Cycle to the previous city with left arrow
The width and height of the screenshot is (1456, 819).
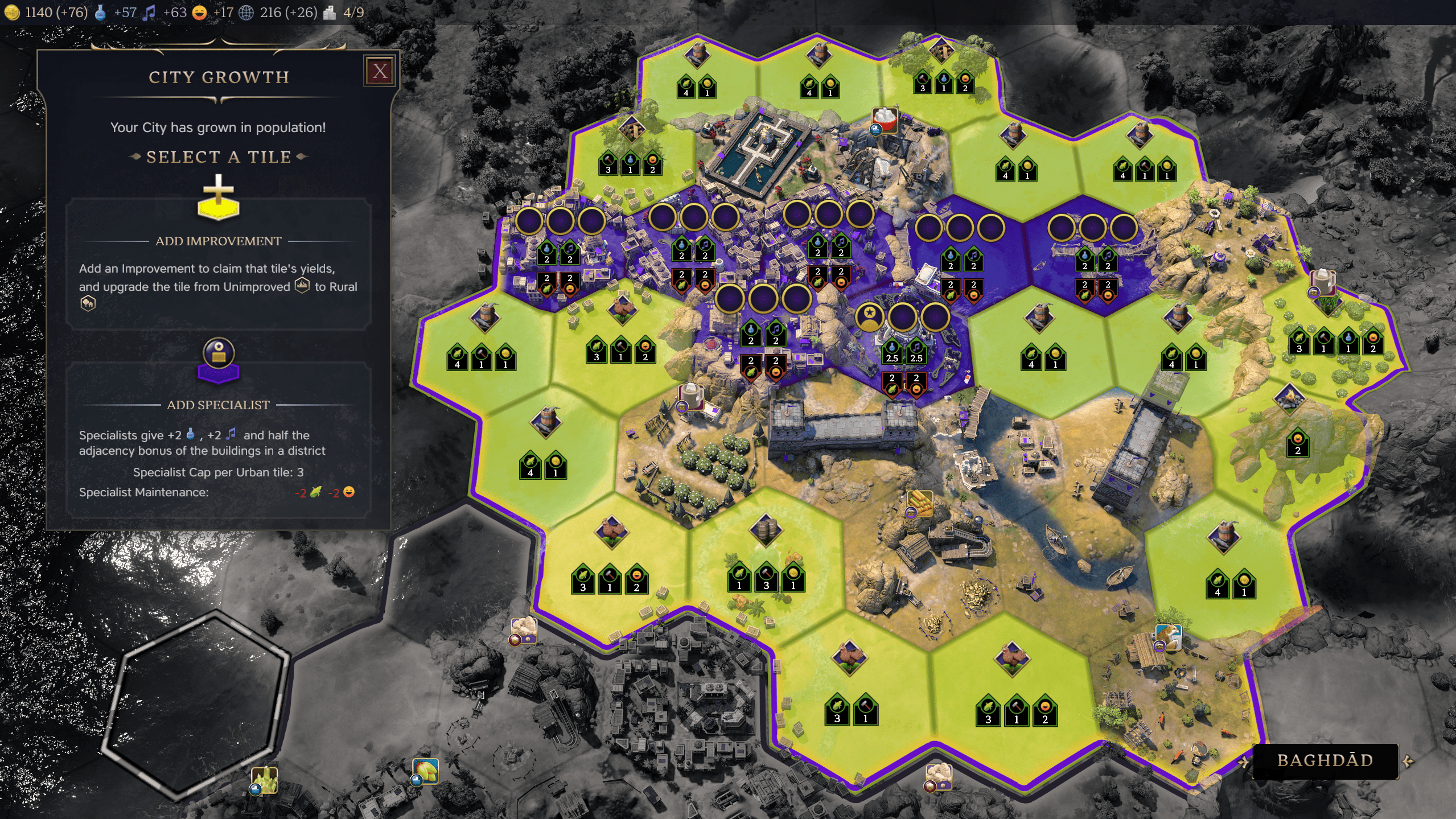click(1243, 762)
